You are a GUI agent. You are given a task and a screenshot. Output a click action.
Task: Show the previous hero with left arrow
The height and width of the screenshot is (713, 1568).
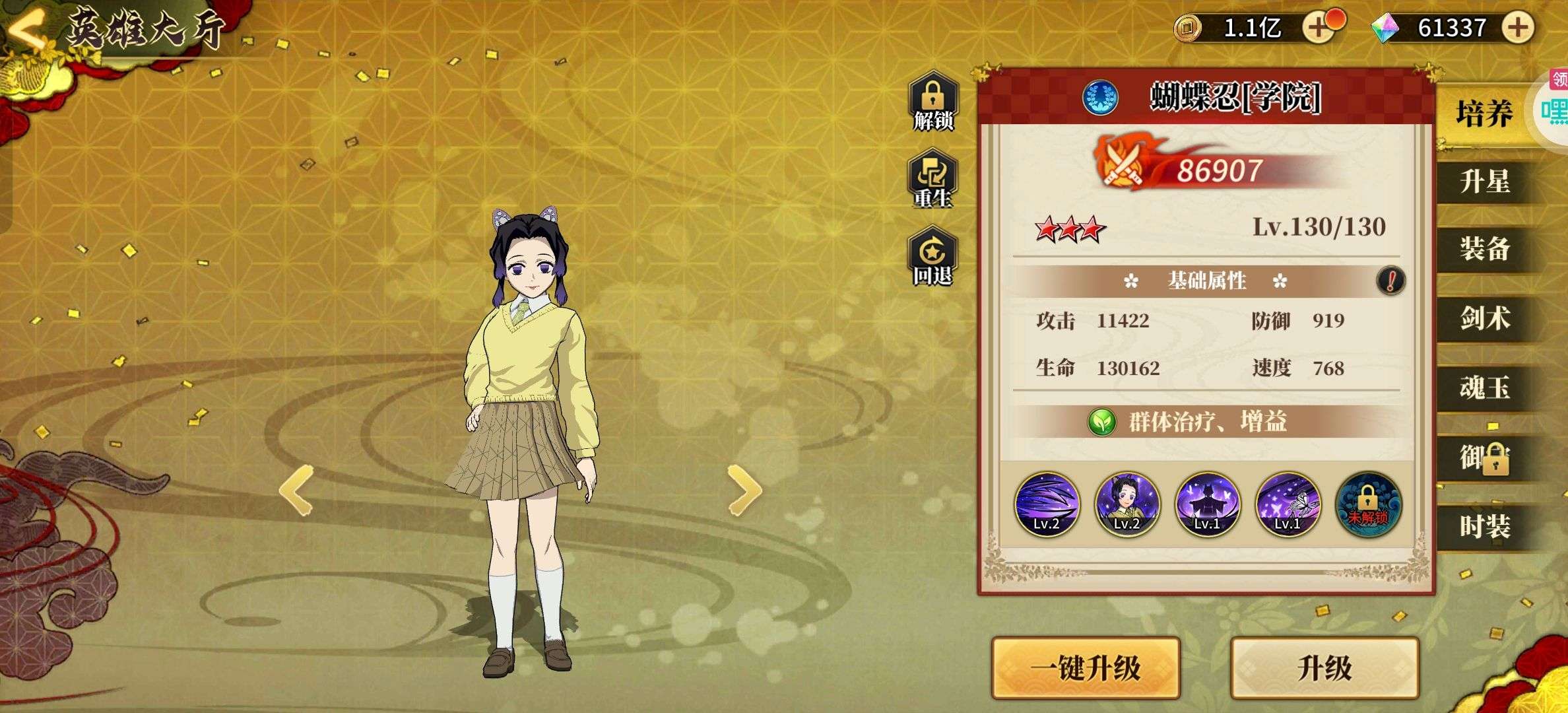(x=296, y=490)
